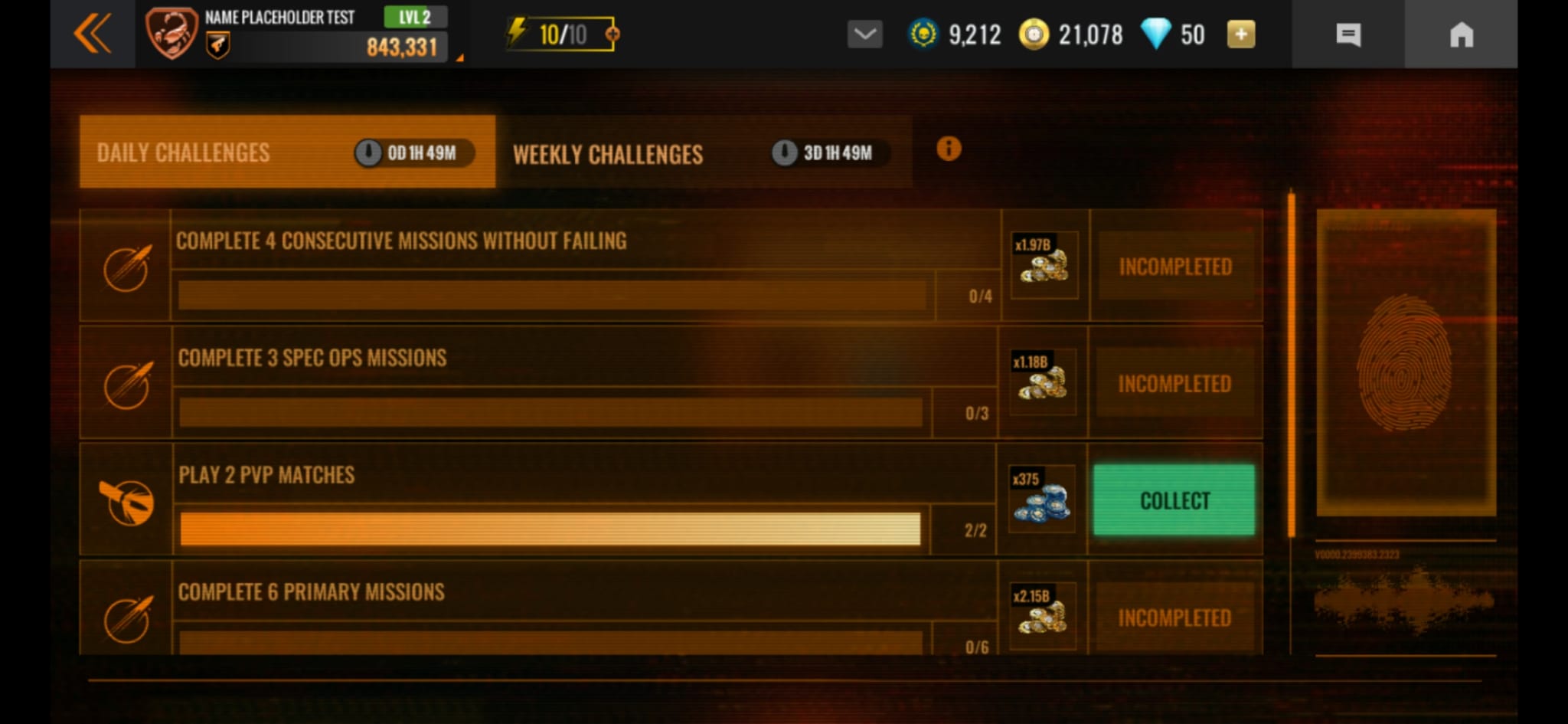Screen dimensions: 1568x724
Task: Return to the home screen
Action: [x=1461, y=34]
